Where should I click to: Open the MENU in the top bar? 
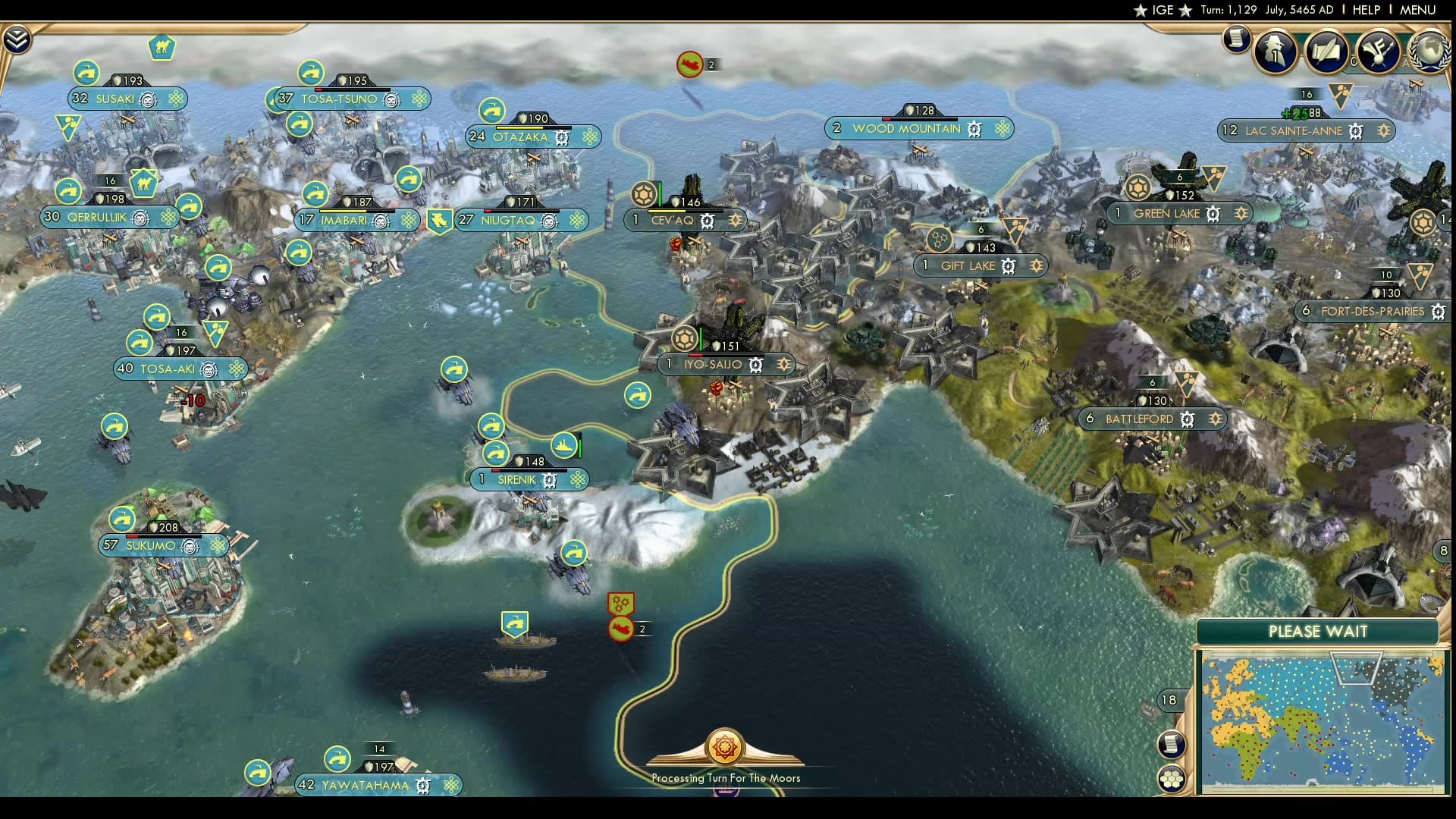click(1417, 10)
